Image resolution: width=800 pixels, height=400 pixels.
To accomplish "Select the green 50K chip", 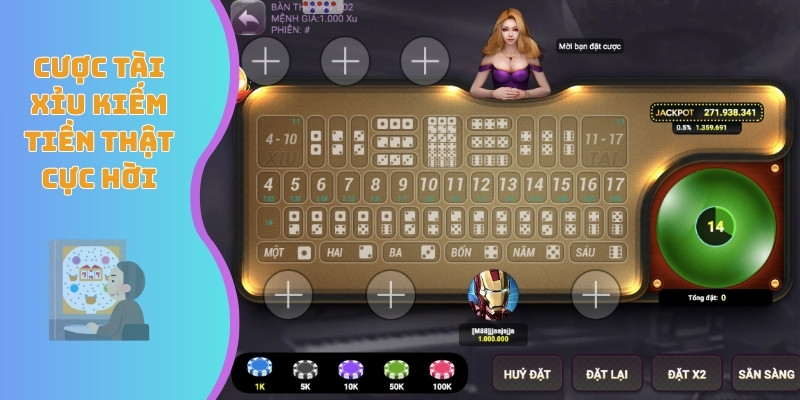I will (395, 370).
